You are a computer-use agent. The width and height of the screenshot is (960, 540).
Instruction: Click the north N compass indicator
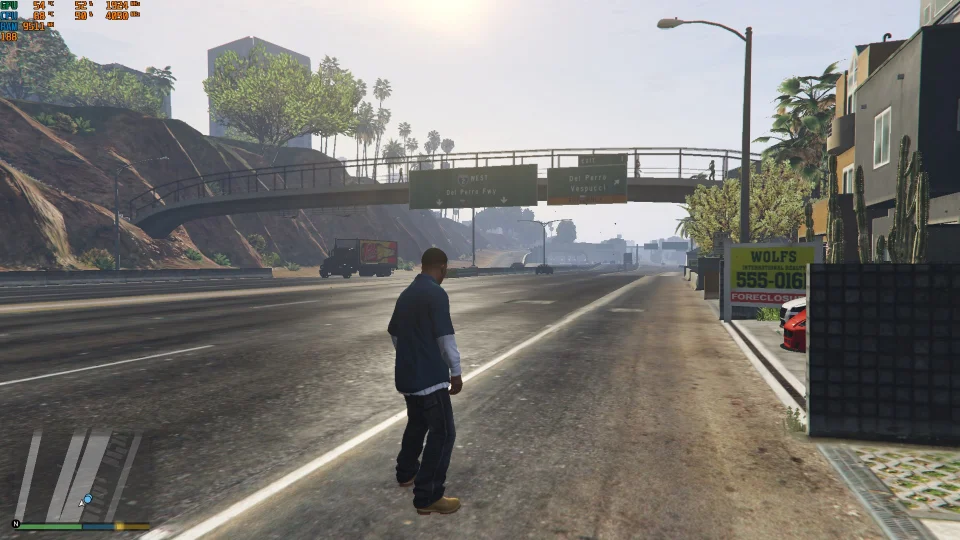point(16,523)
